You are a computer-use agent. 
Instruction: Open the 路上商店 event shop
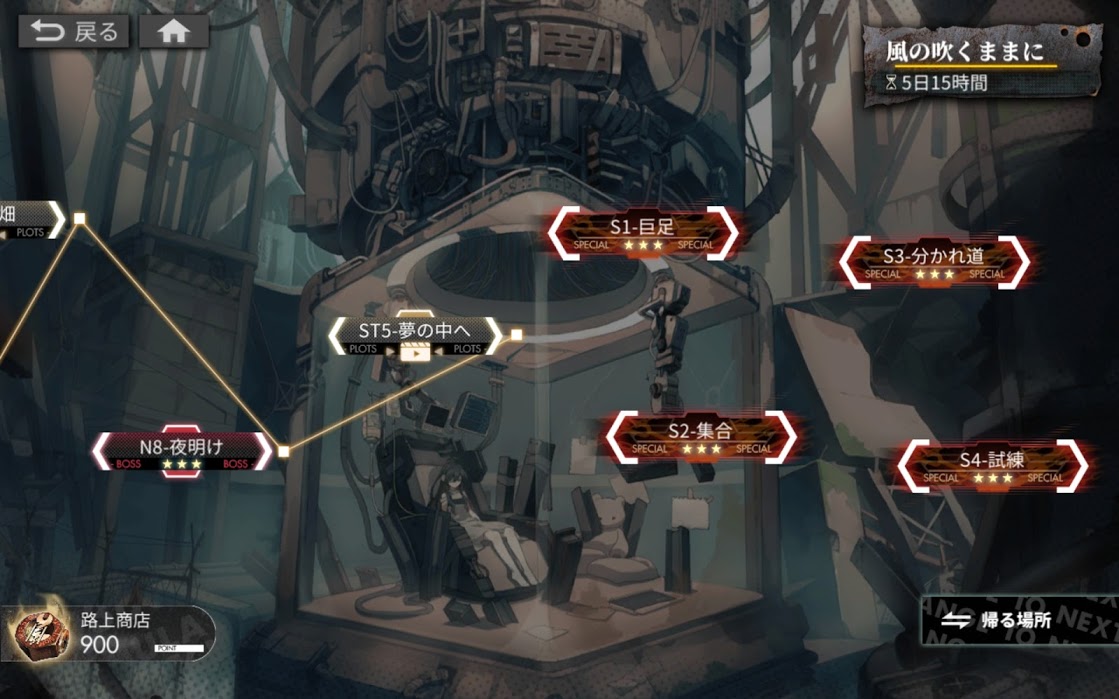coord(110,634)
